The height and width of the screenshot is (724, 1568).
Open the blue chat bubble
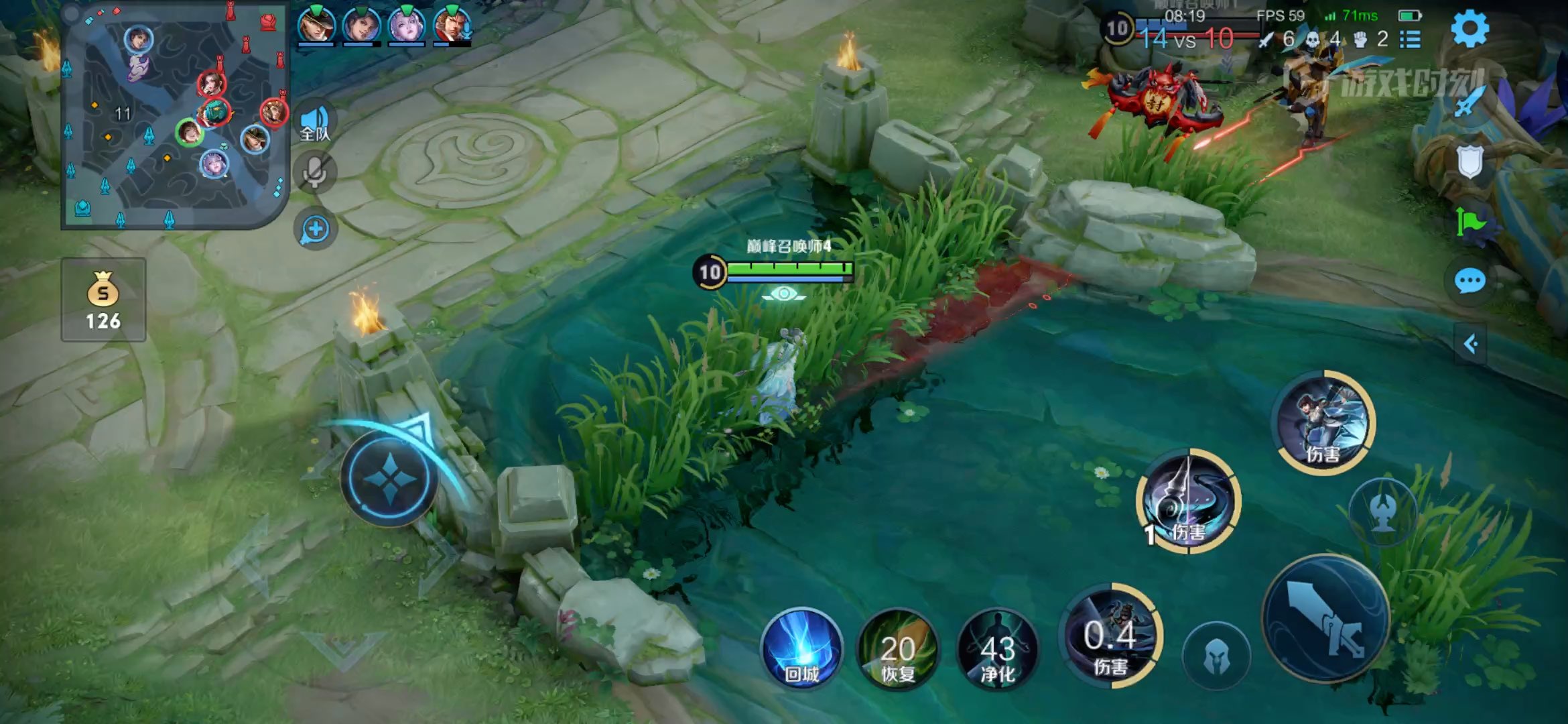click(1469, 281)
